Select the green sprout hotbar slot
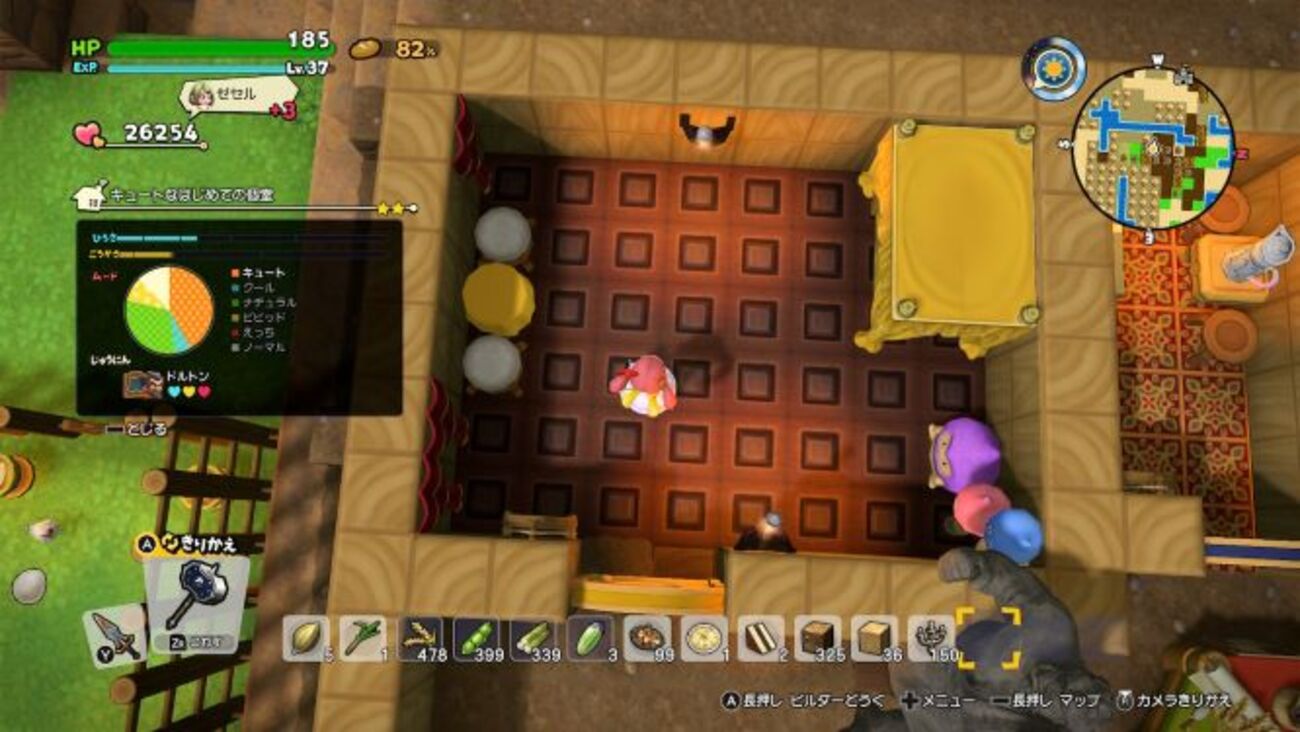 (x=362, y=637)
